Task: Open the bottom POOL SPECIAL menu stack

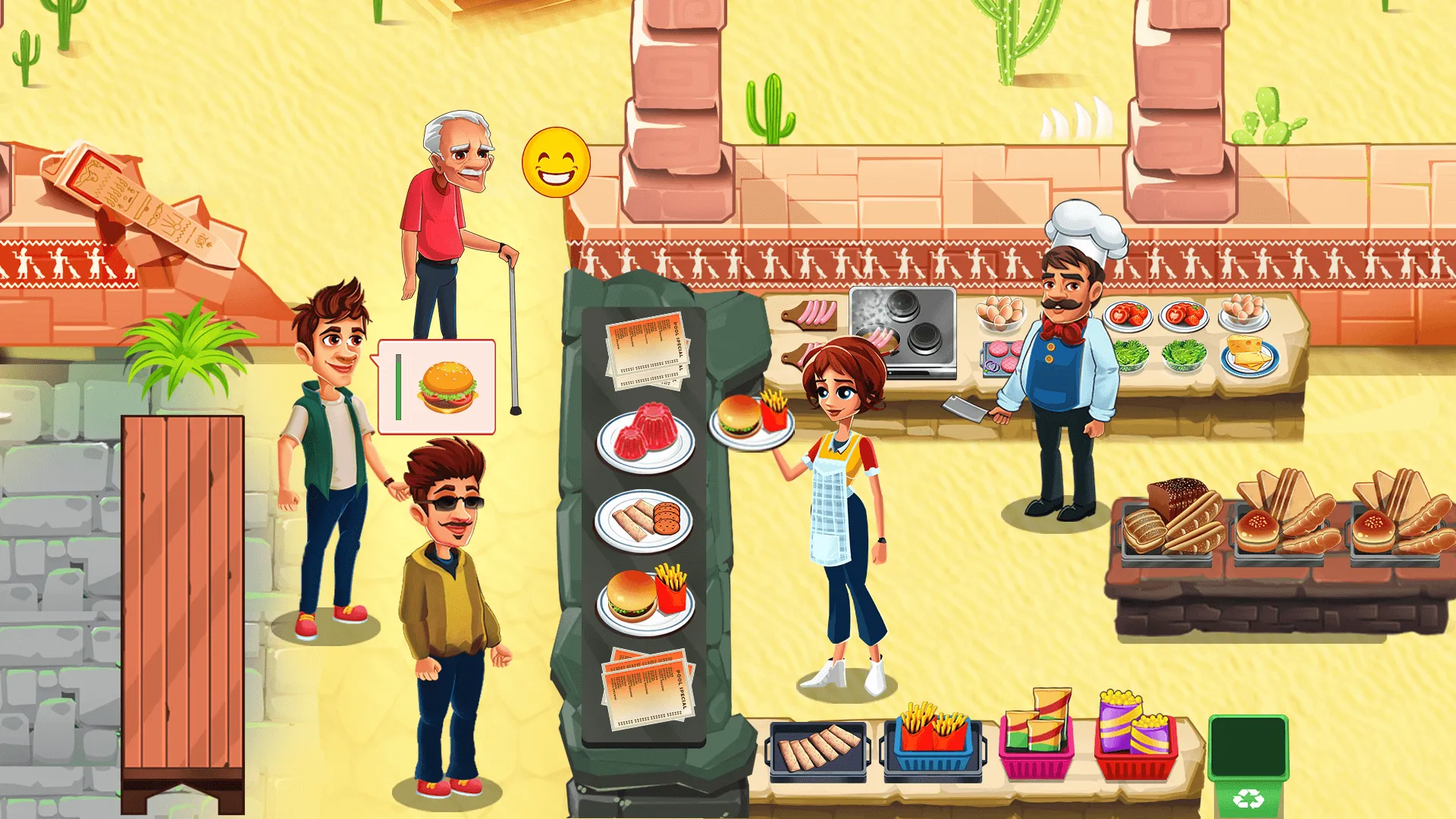Action: [x=648, y=690]
